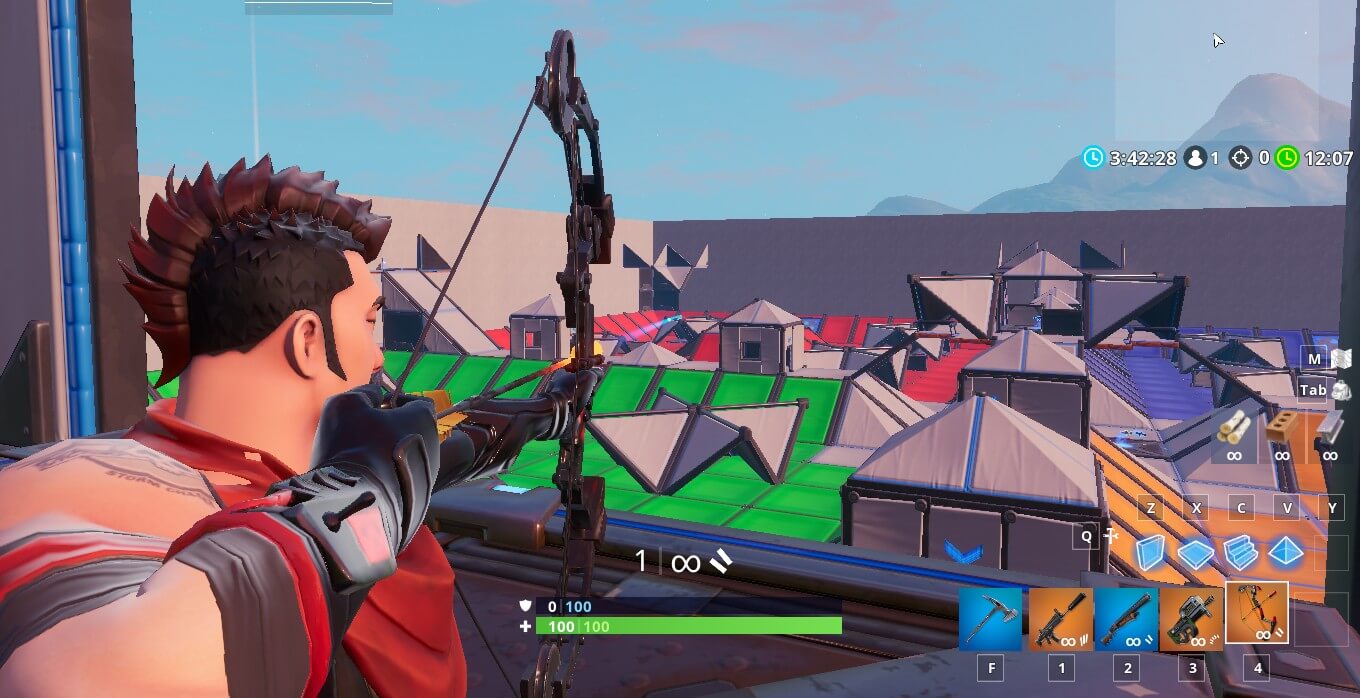Open the map icon
The height and width of the screenshot is (698, 1360).
click(1341, 358)
